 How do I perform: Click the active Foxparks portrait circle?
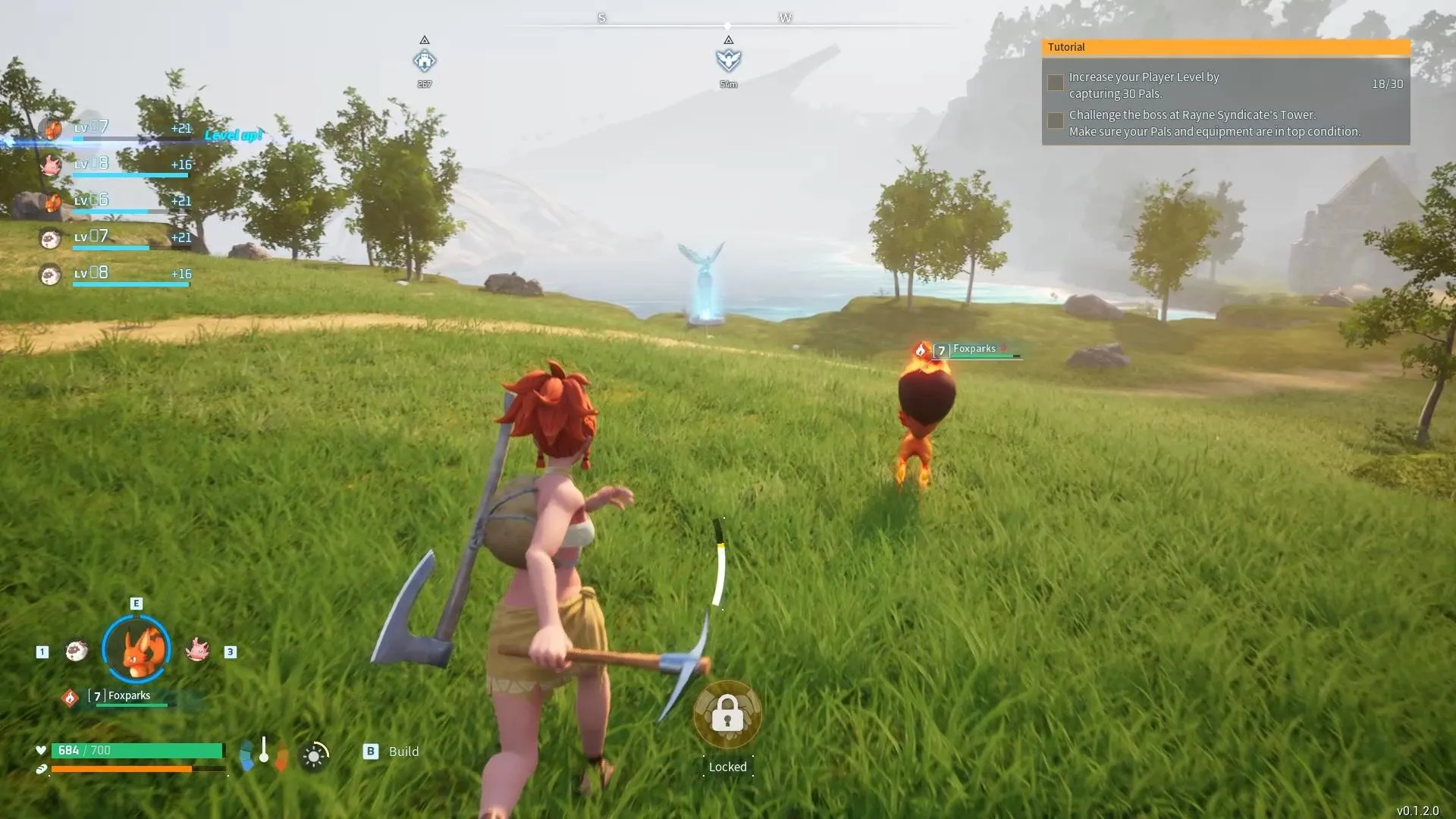136,649
